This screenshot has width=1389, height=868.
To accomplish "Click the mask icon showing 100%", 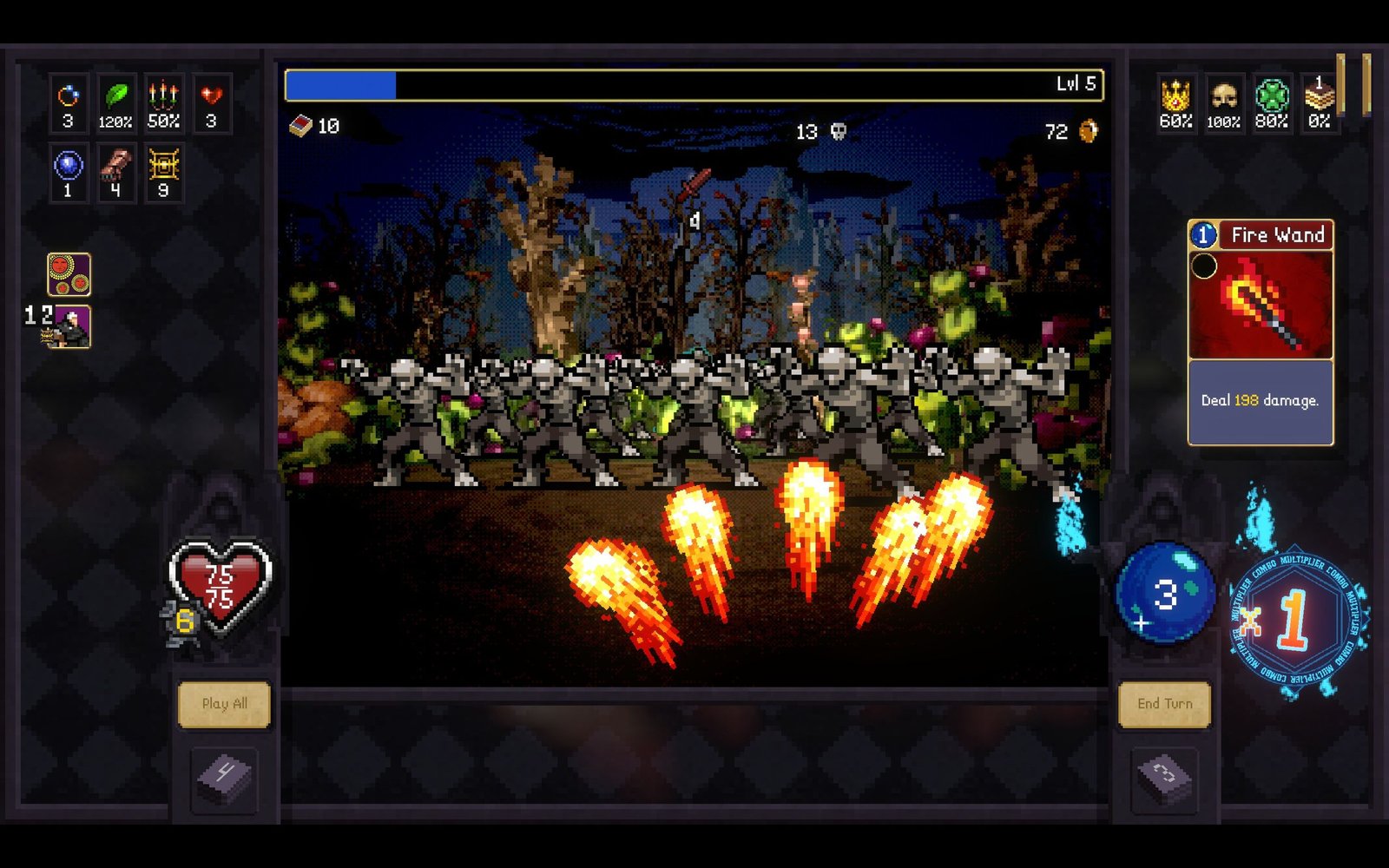I will (1222, 98).
